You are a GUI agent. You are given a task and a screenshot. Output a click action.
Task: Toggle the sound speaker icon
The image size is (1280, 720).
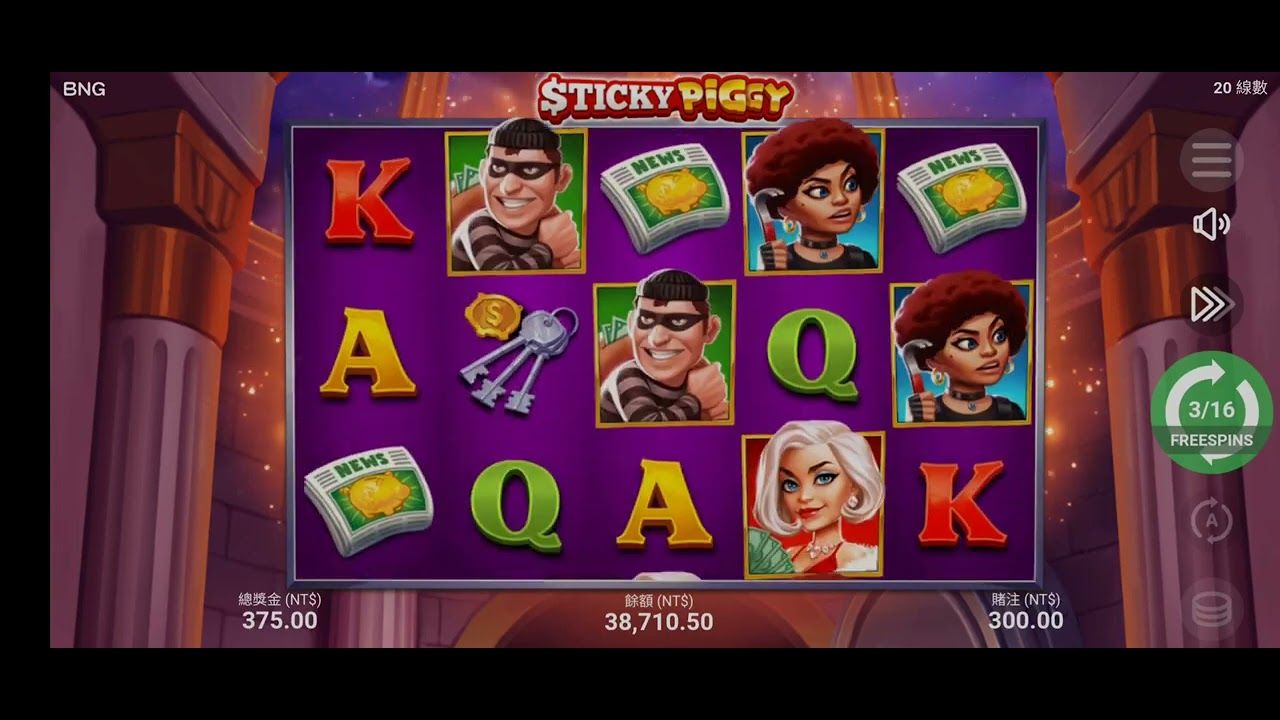[1211, 225]
